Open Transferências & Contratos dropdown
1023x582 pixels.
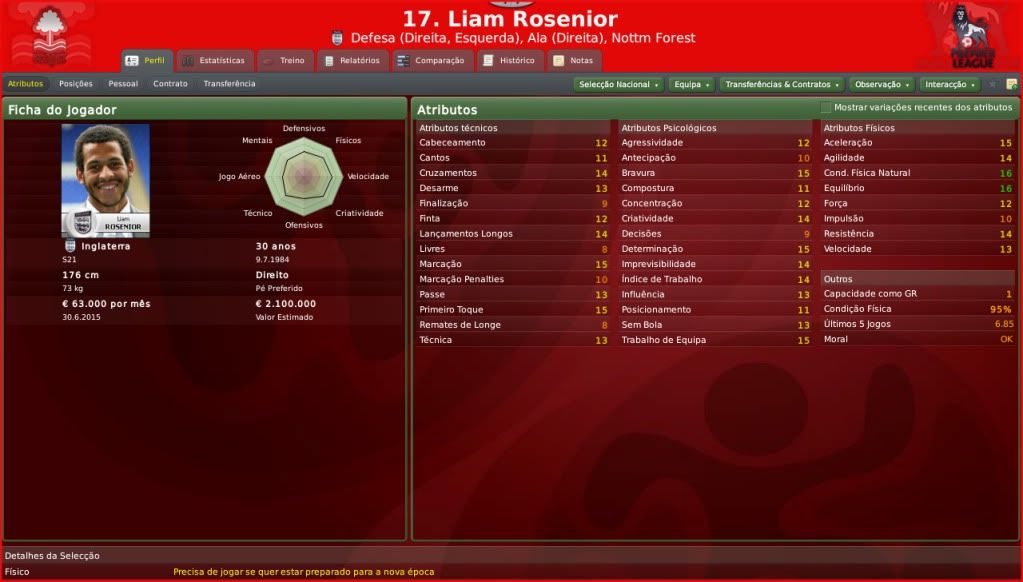click(x=781, y=85)
